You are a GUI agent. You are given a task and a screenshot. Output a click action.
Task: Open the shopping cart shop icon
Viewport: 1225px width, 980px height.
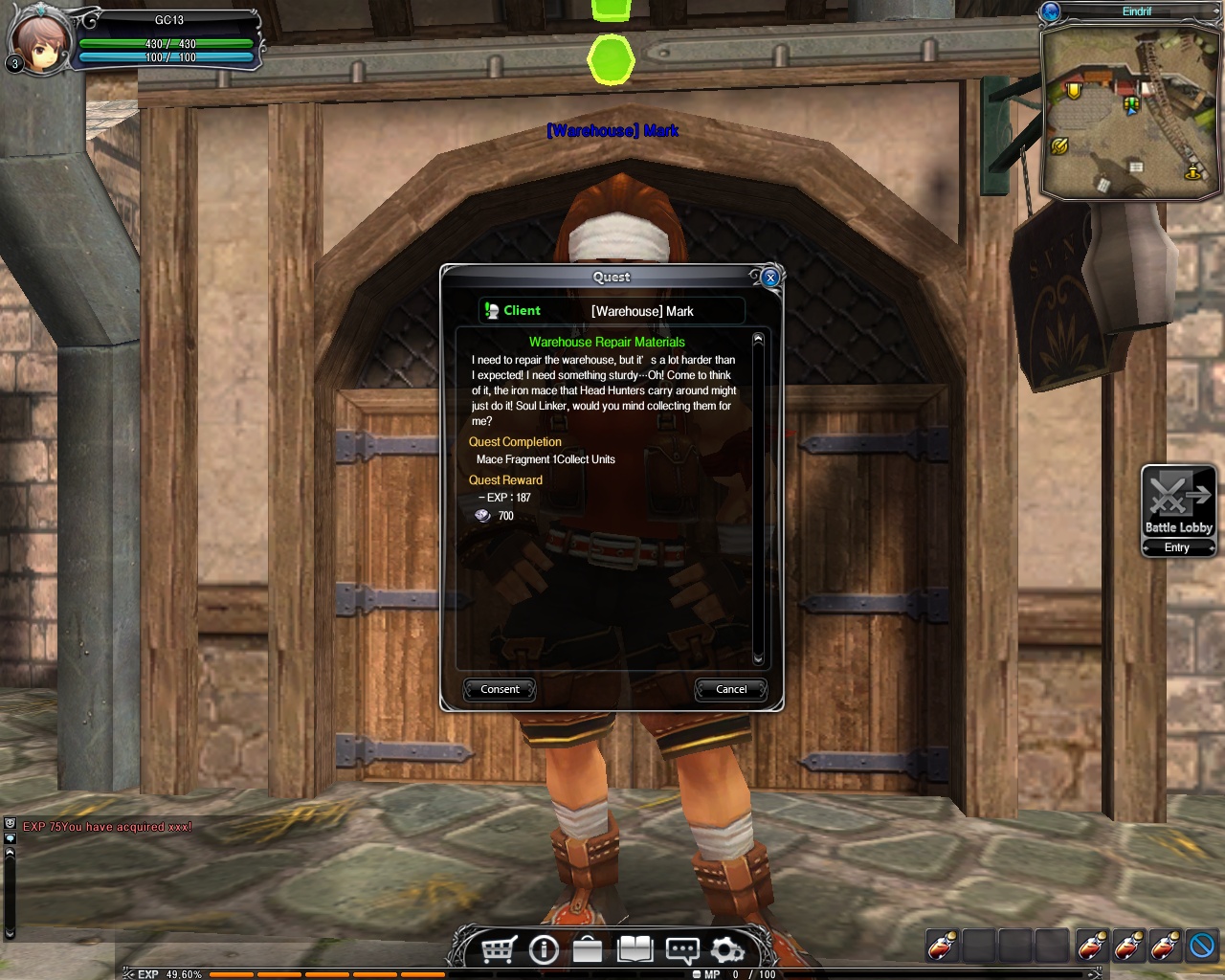click(x=499, y=949)
